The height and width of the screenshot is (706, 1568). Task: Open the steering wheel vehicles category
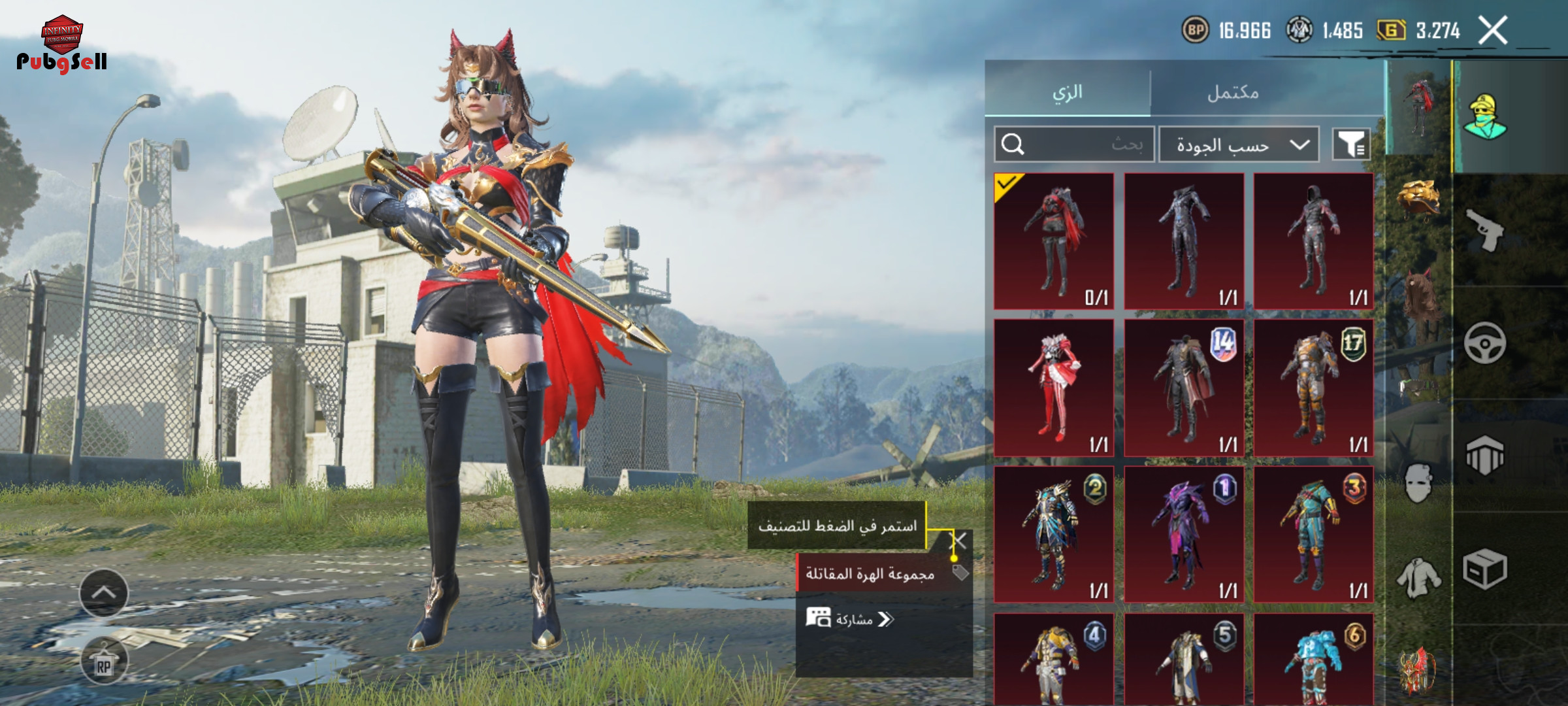click(x=1484, y=343)
